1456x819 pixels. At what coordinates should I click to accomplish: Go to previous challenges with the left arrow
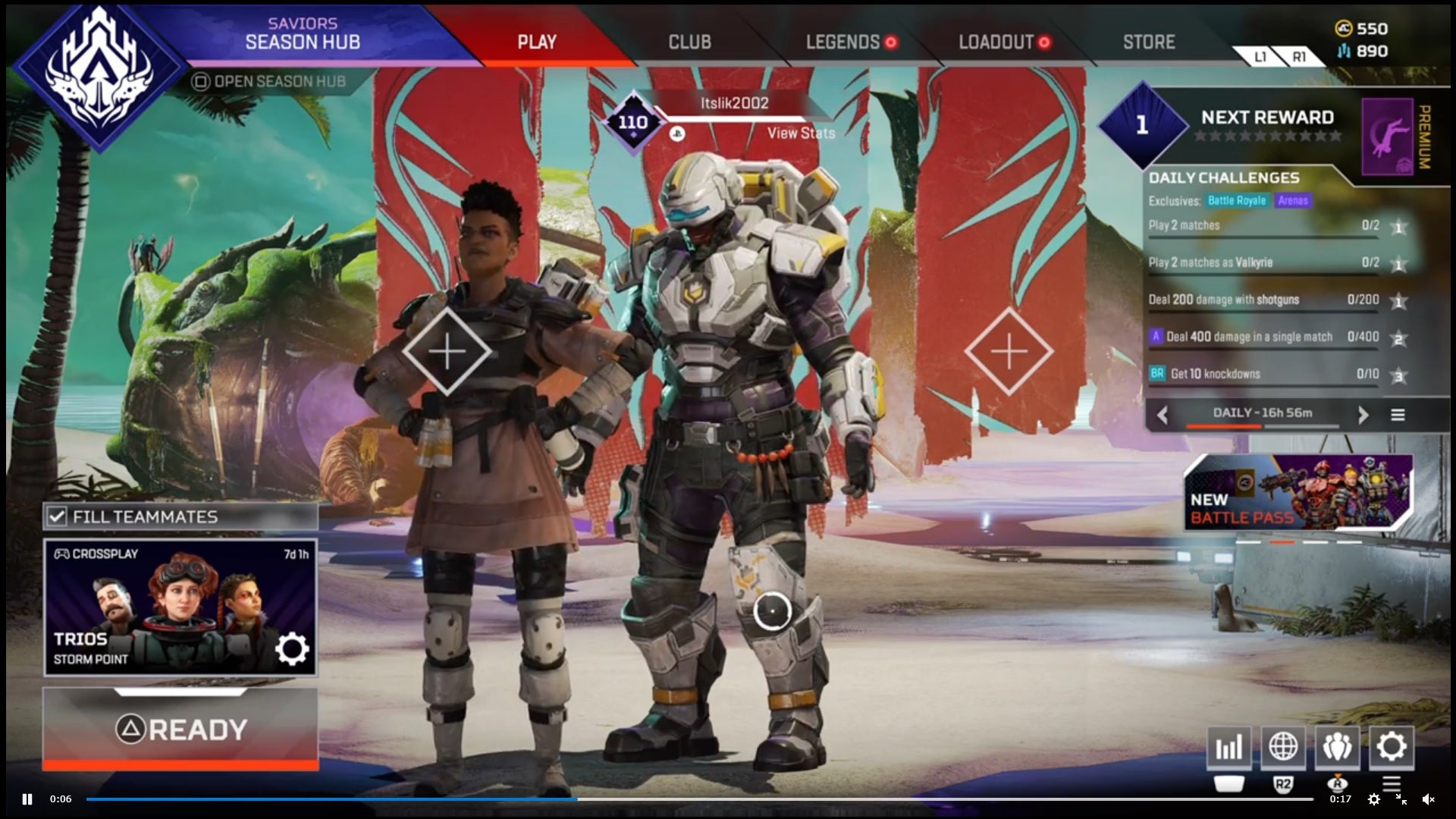[1163, 415]
